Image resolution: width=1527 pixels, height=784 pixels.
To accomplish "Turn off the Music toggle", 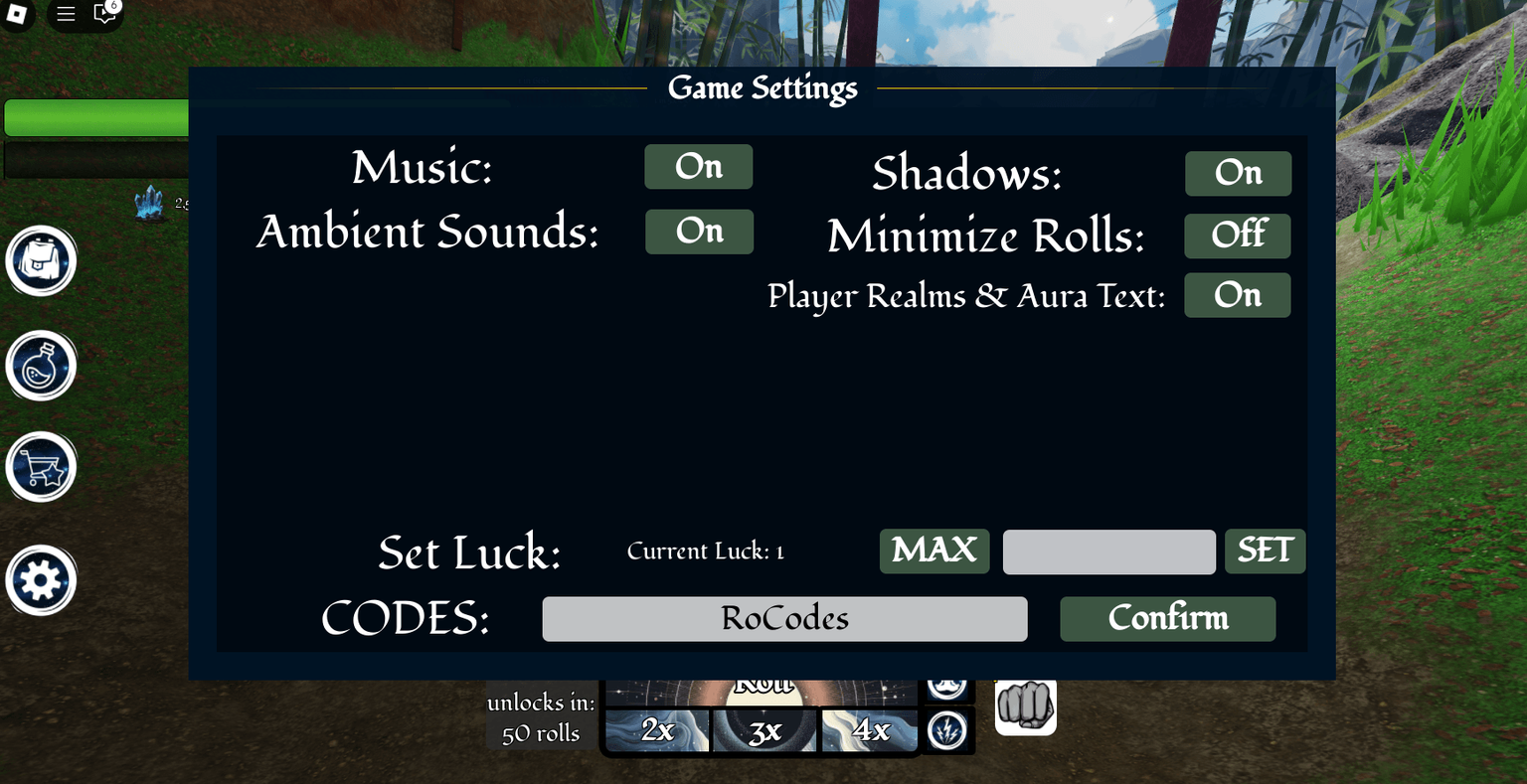I will [698, 166].
